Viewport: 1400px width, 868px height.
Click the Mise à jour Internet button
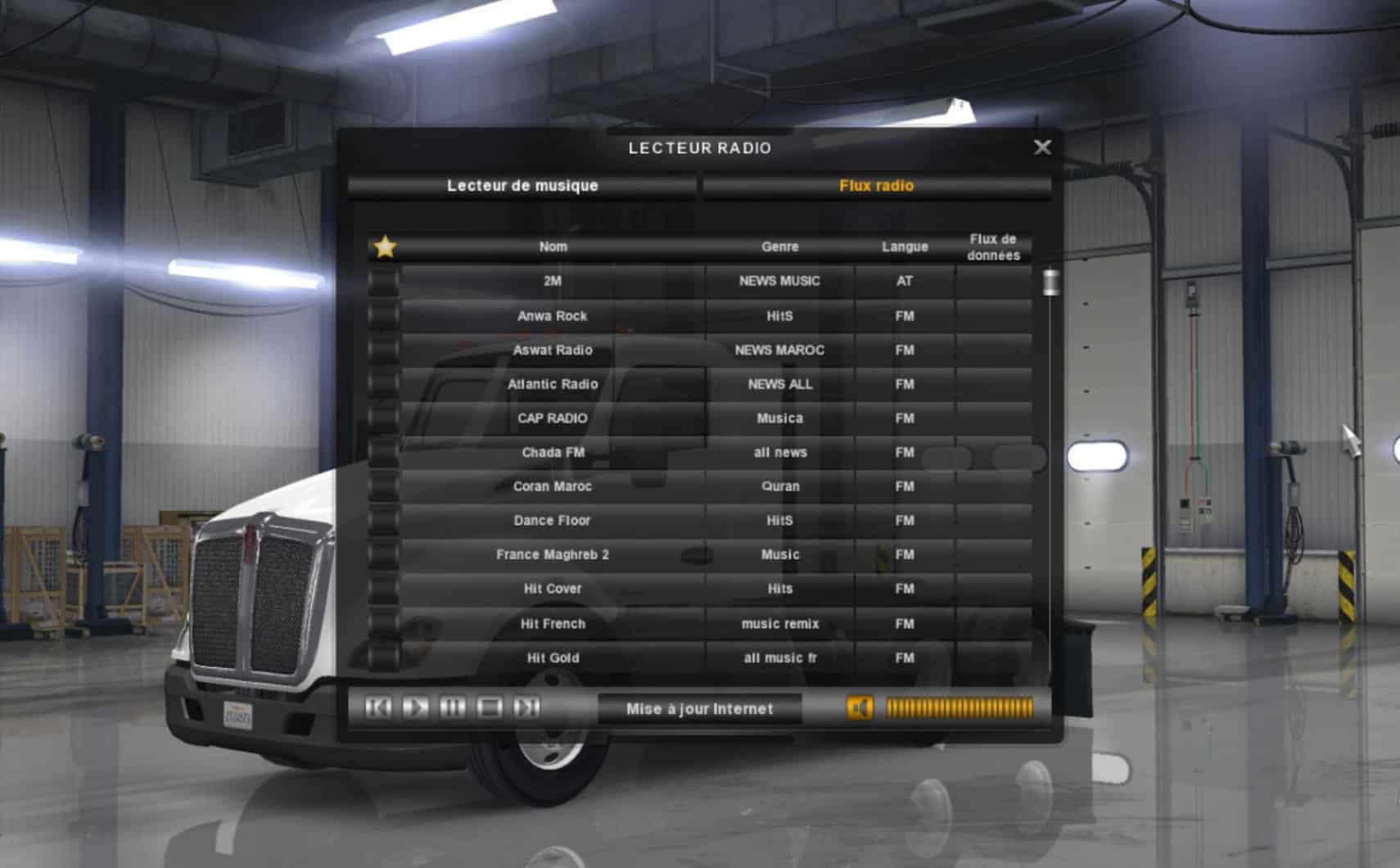pyautogui.click(x=699, y=709)
